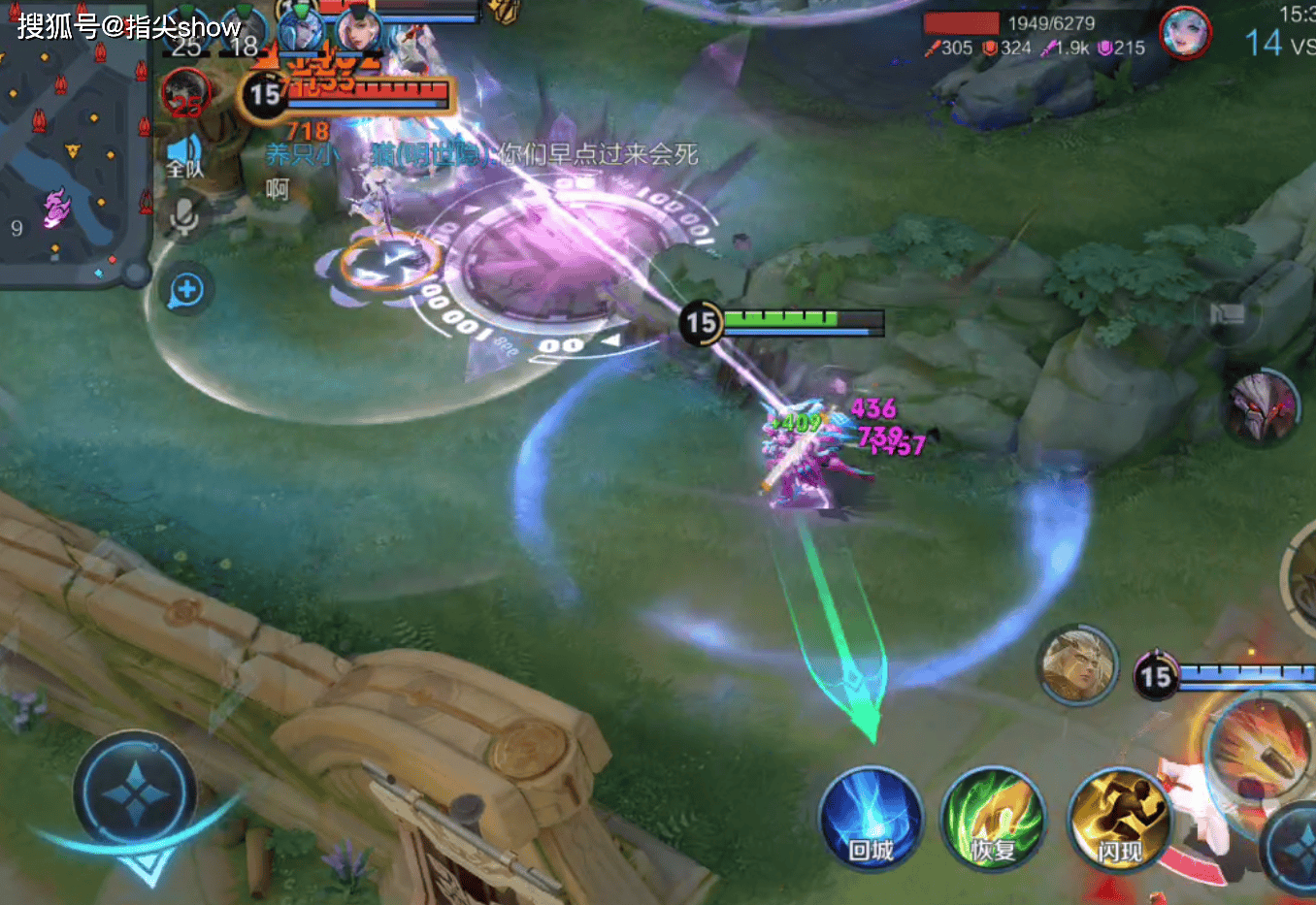Viewport: 1316px width, 905px height.
Task: Click the blonde female teammate portrait
Action: coord(360,29)
